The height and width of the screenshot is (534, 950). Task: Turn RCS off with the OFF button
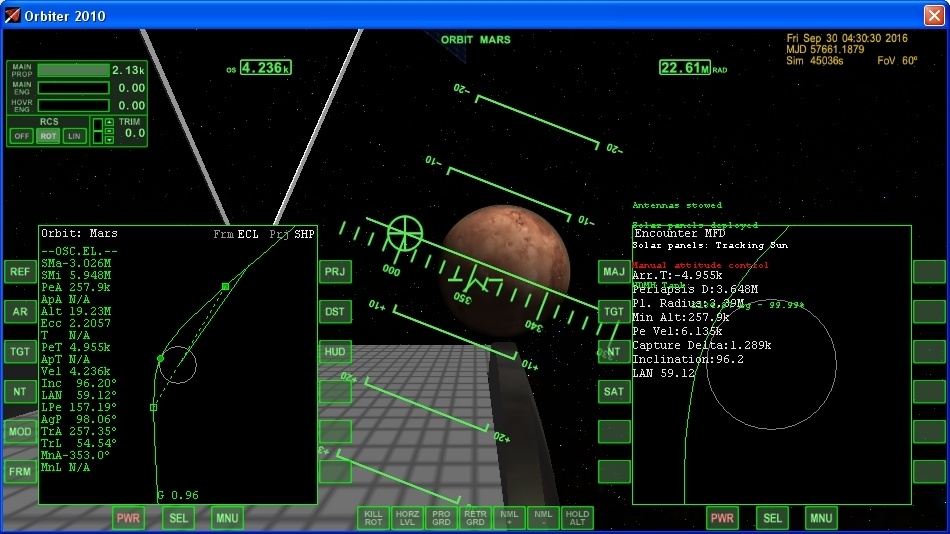pyautogui.click(x=21, y=136)
